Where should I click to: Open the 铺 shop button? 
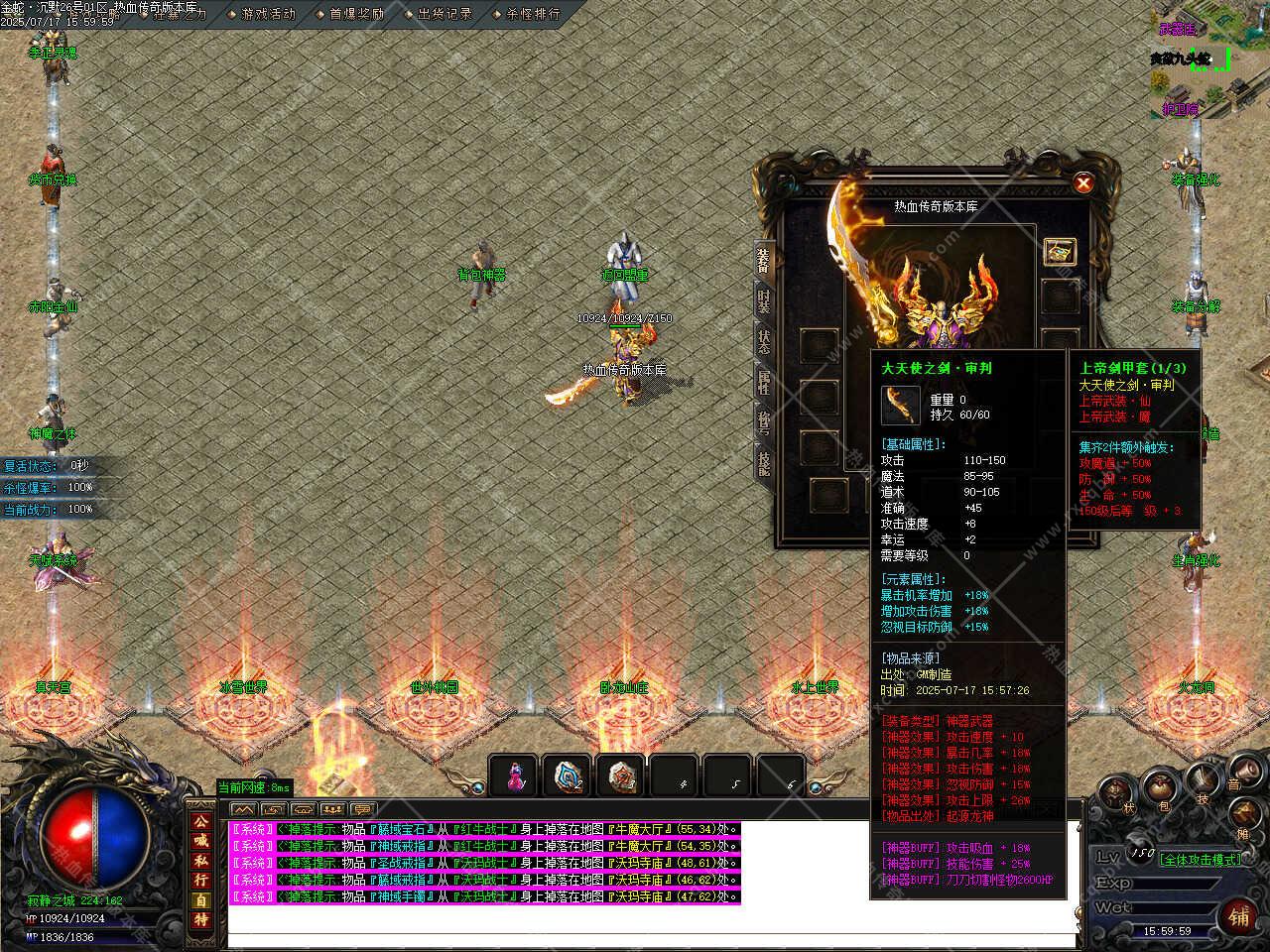[1240, 914]
